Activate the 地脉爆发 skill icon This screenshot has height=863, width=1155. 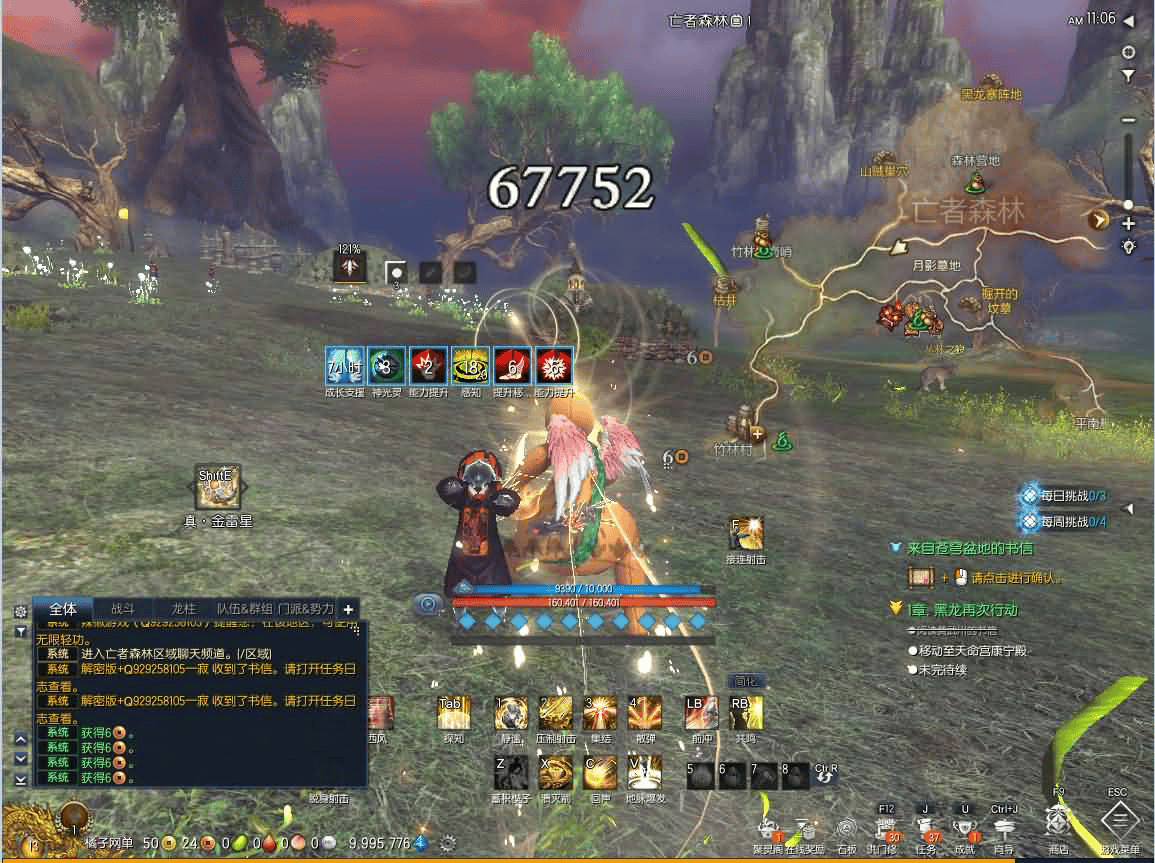tap(645, 773)
